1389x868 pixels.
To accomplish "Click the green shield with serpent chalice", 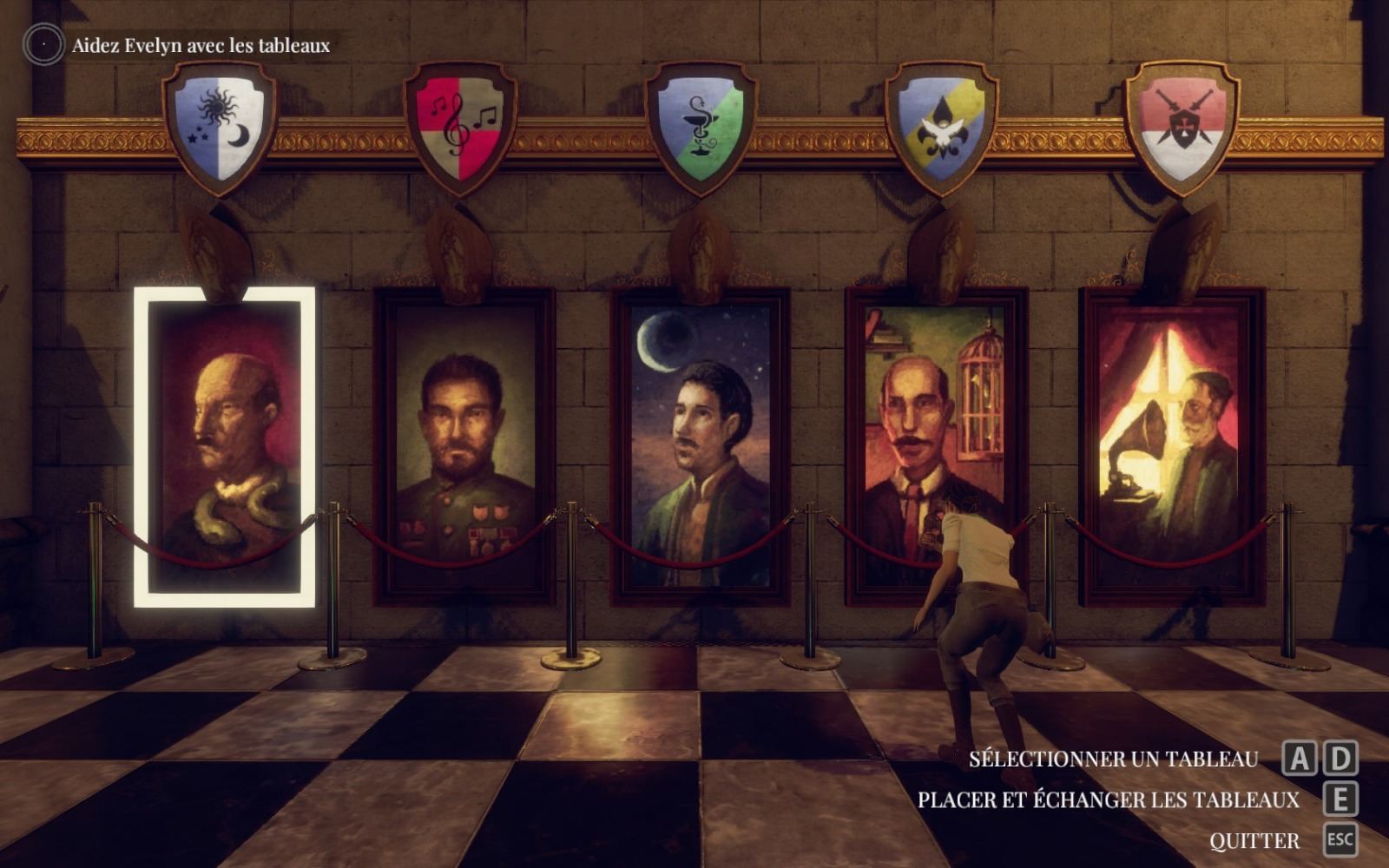I will (x=700, y=120).
